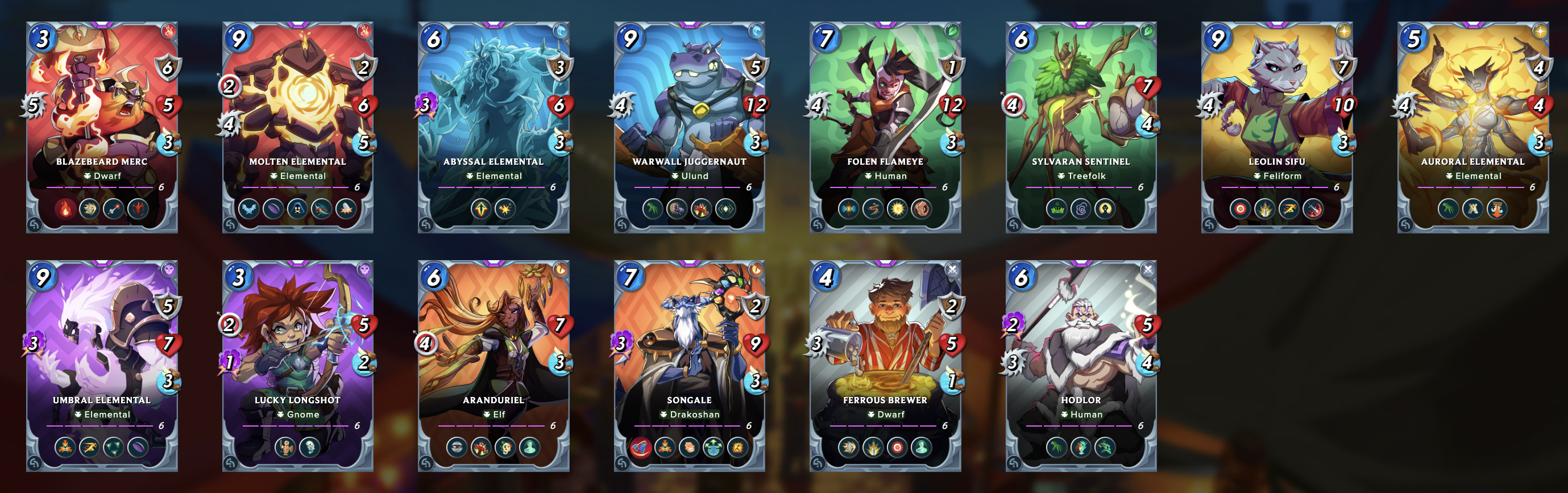Choose the Molten Elemental card

point(298,110)
